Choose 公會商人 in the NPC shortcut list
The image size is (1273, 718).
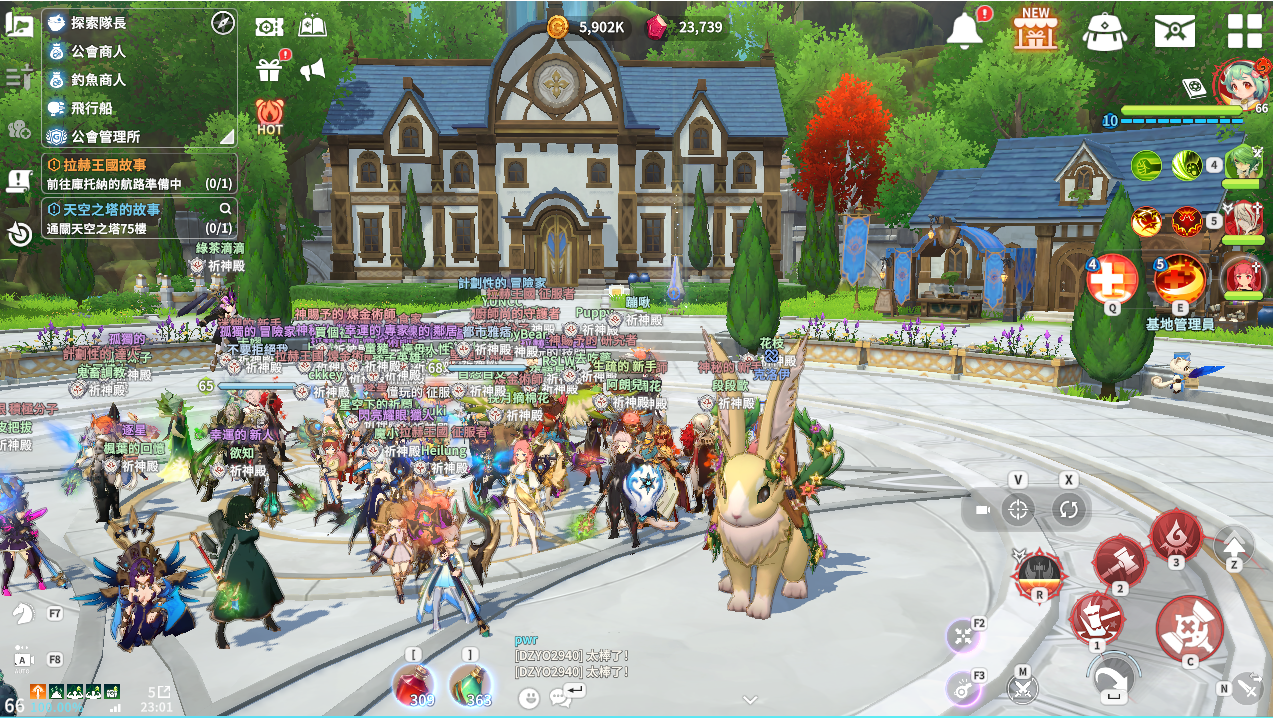click(x=97, y=51)
